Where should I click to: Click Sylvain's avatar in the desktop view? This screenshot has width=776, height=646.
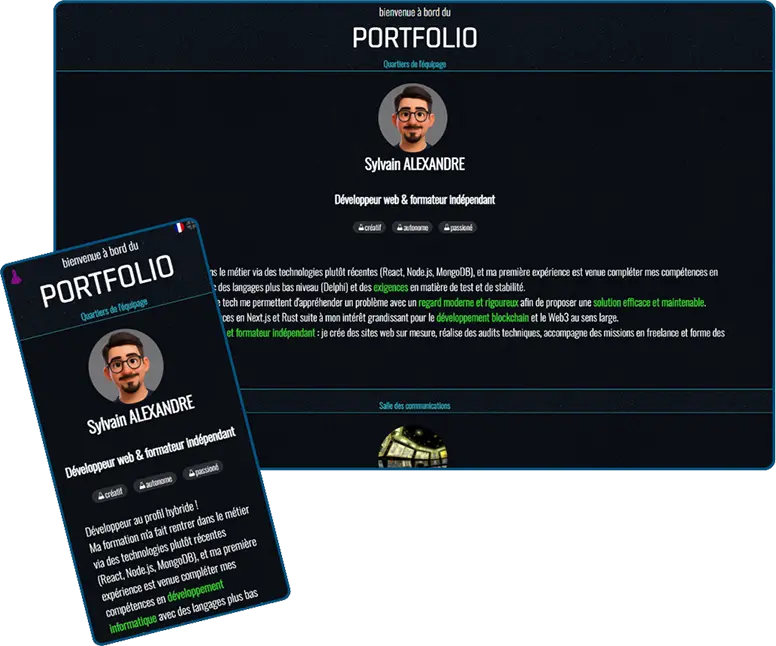413,118
